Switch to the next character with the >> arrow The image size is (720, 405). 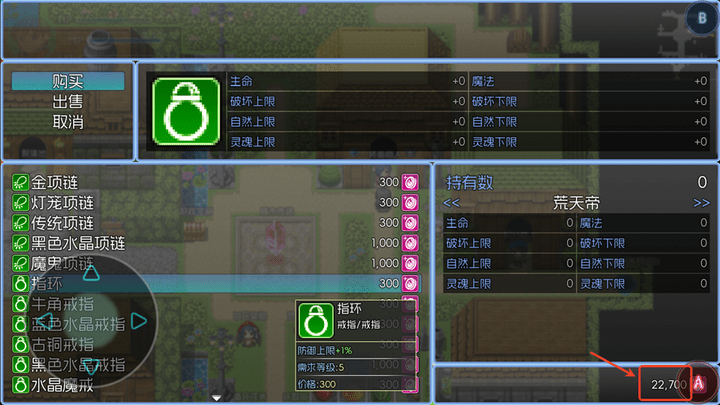click(x=700, y=202)
